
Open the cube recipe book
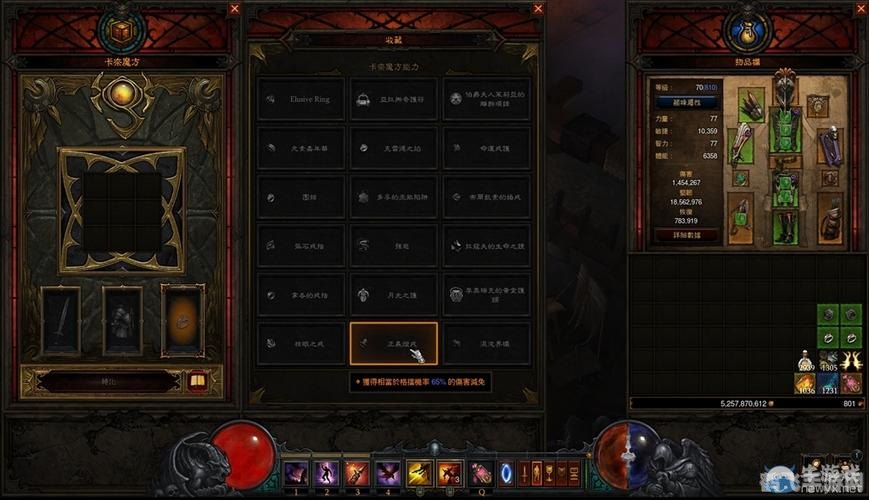(197, 381)
